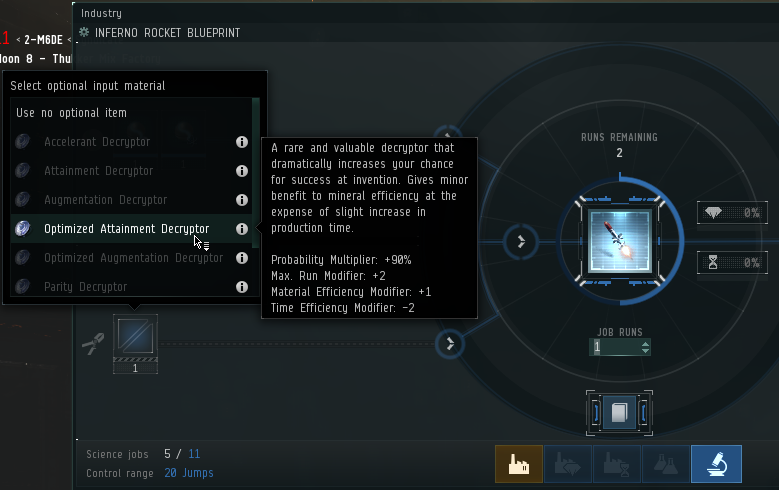Open info for Parity Decryptor
779x490 pixels.
(241, 287)
